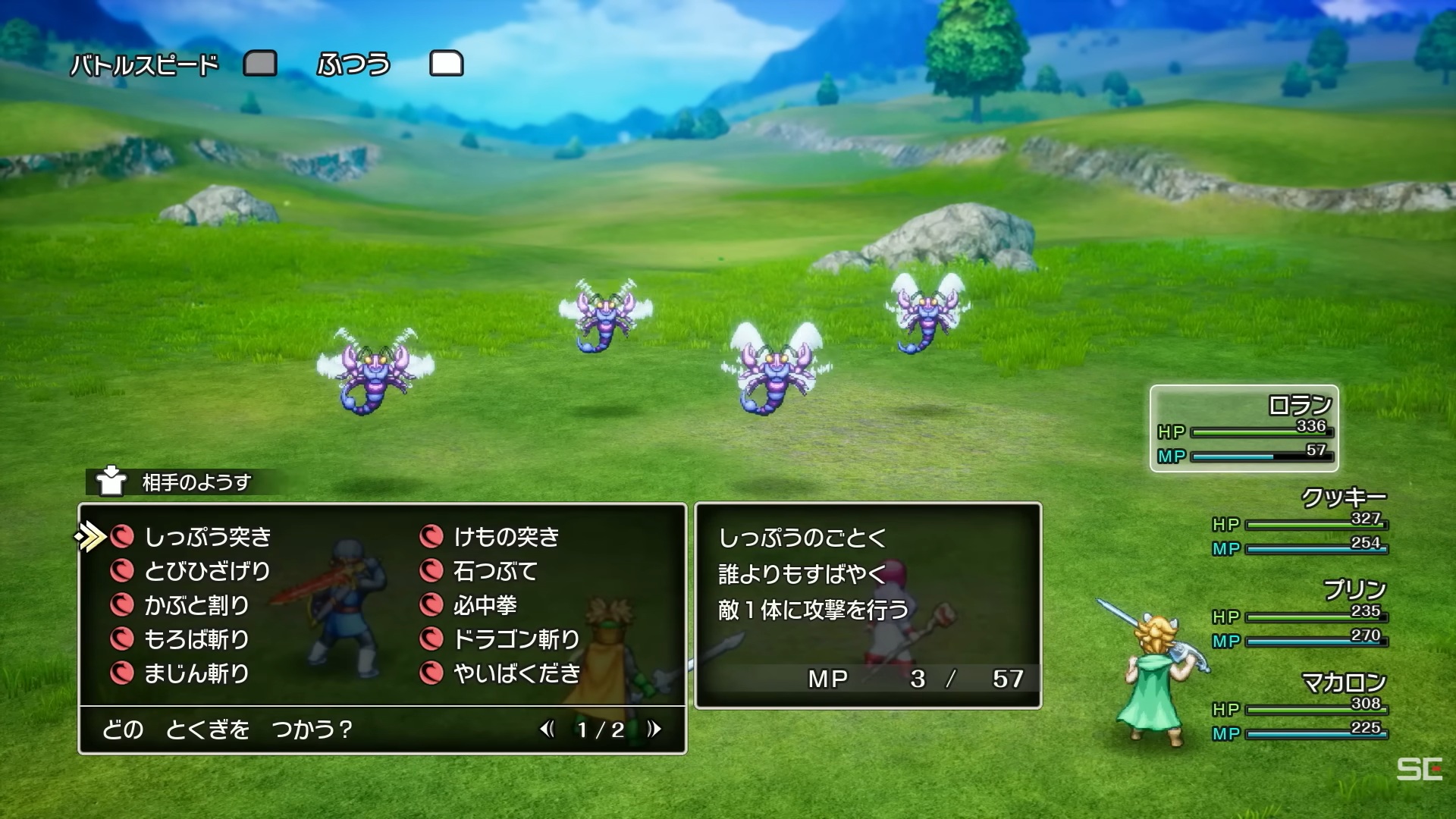1456x819 pixels.
Task: Choose the けもの突き skill
Action: [506, 537]
